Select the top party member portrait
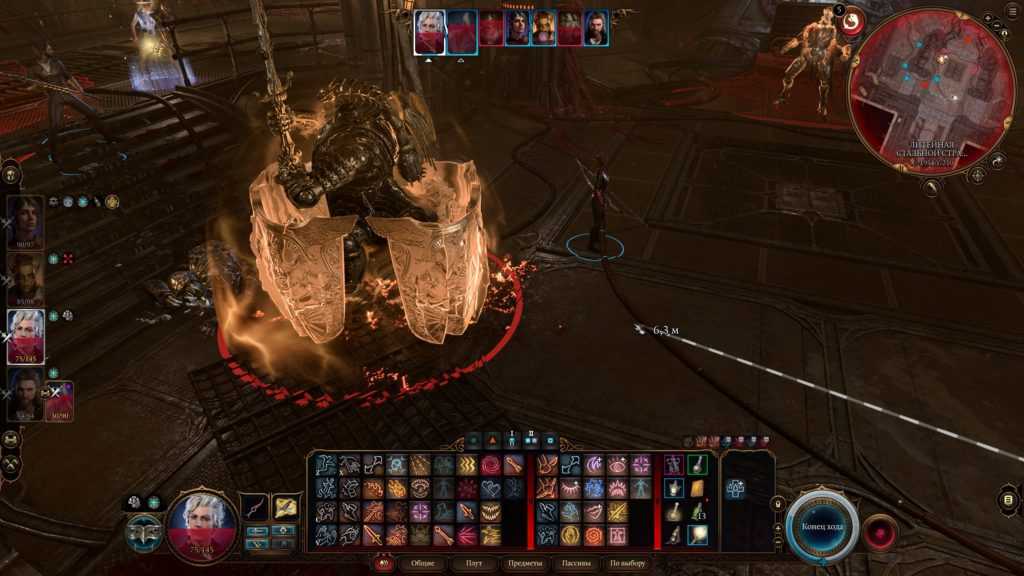1024x576 pixels. (26, 220)
